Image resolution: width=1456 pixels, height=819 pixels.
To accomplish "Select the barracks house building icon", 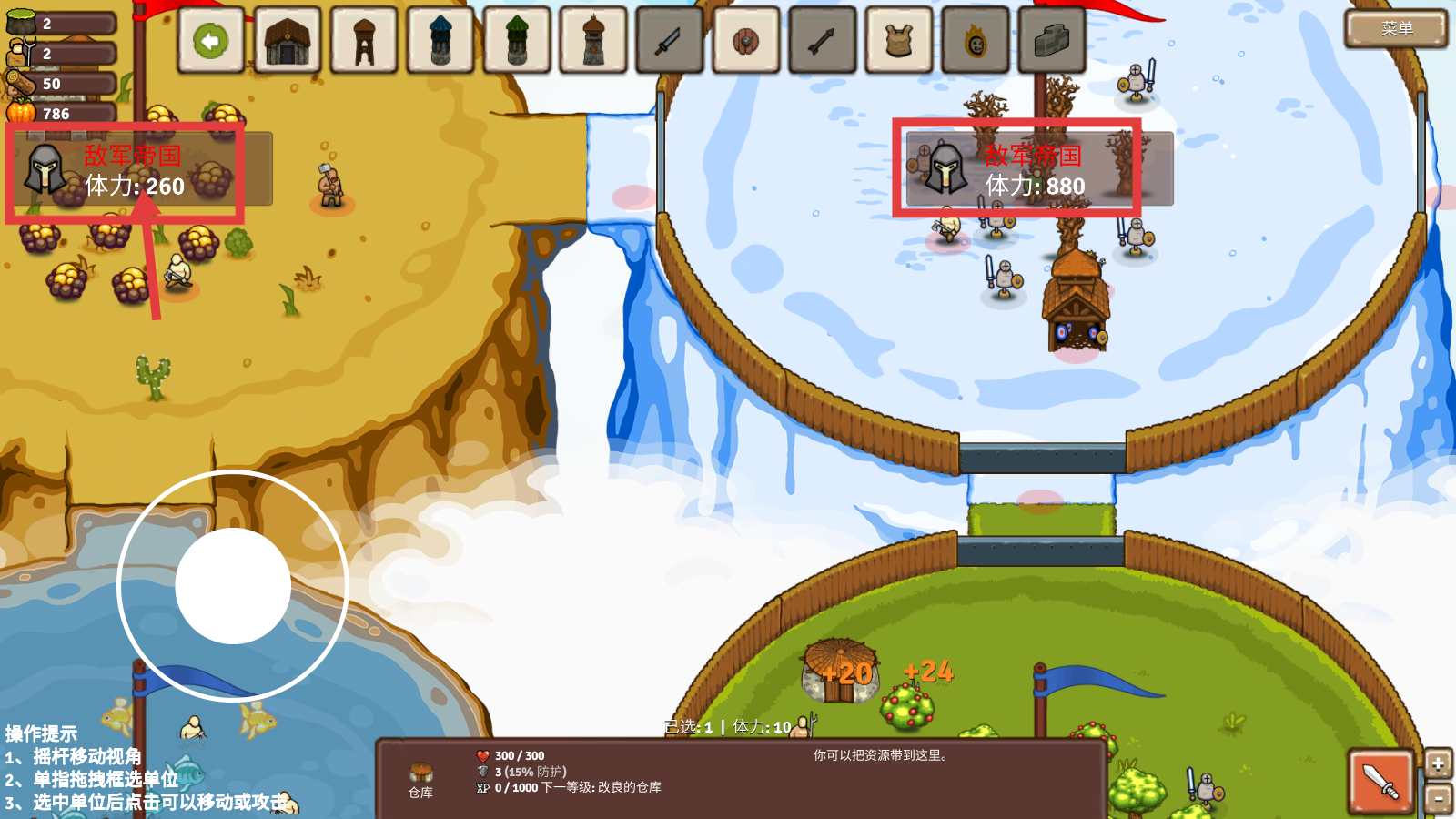I will pyautogui.click(x=288, y=41).
